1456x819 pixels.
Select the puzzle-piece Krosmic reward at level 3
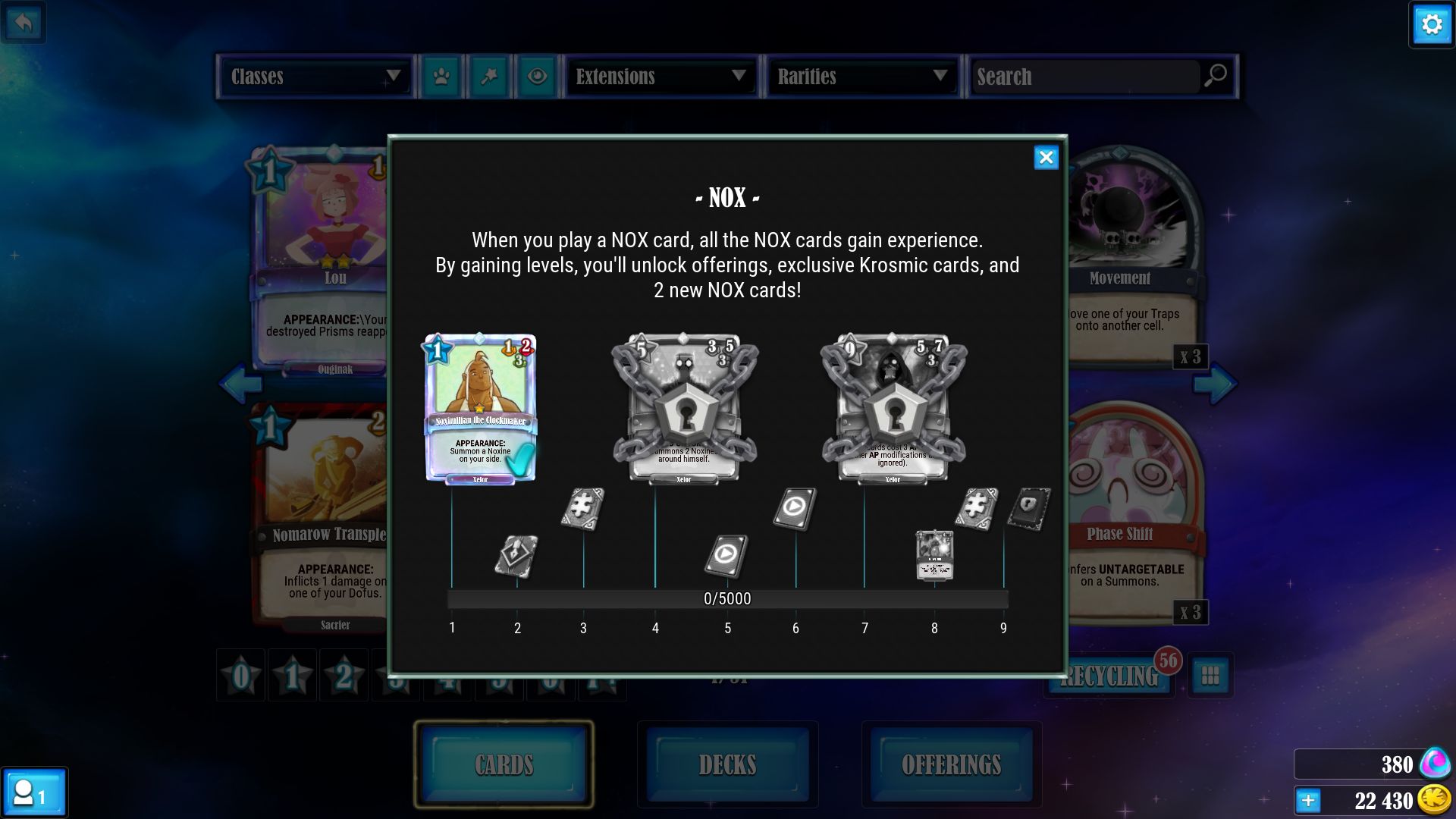[582, 510]
